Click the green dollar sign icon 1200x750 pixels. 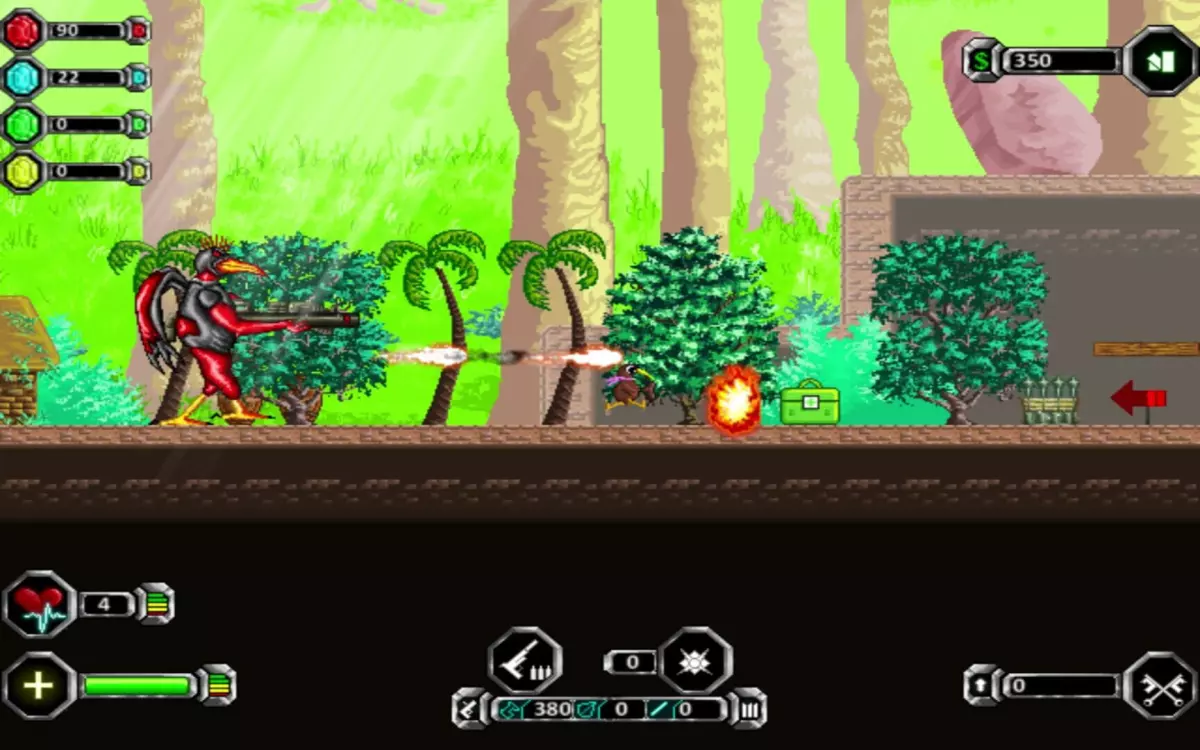click(983, 60)
